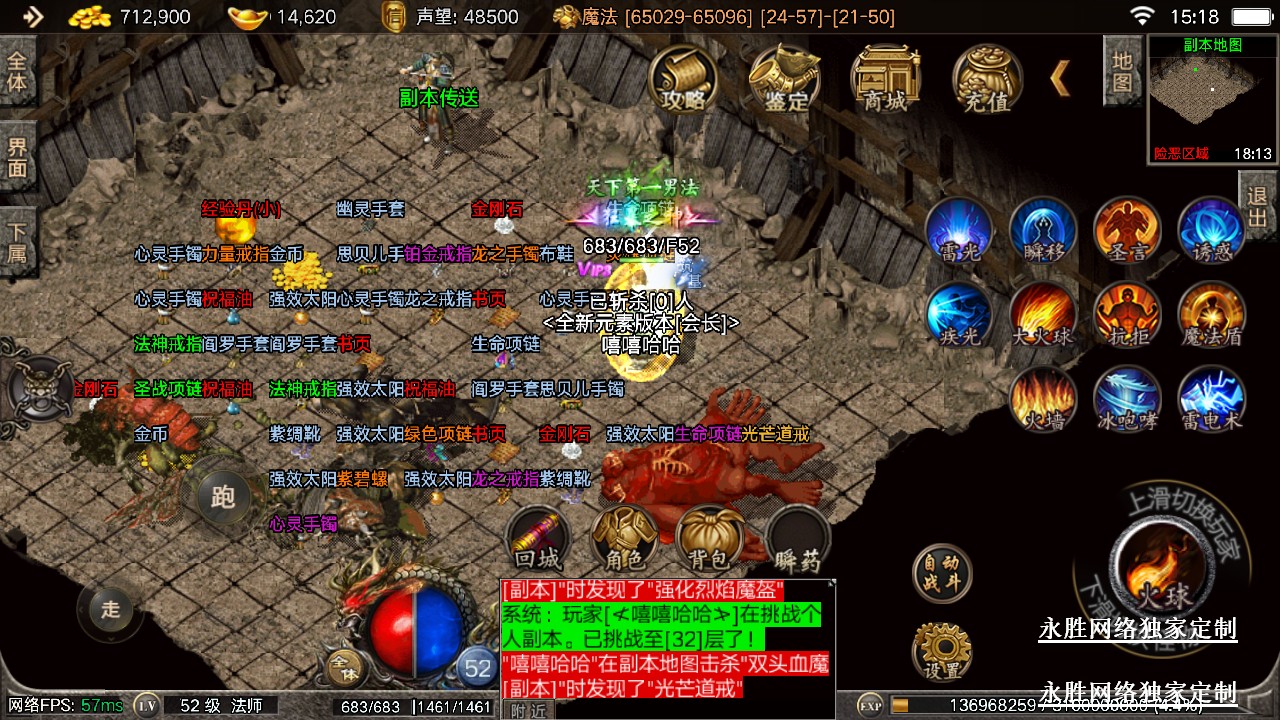The height and width of the screenshot is (720, 1280).
Task: Open the 充值 recharge menu
Action: pyautogui.click(x=987, y=79)
